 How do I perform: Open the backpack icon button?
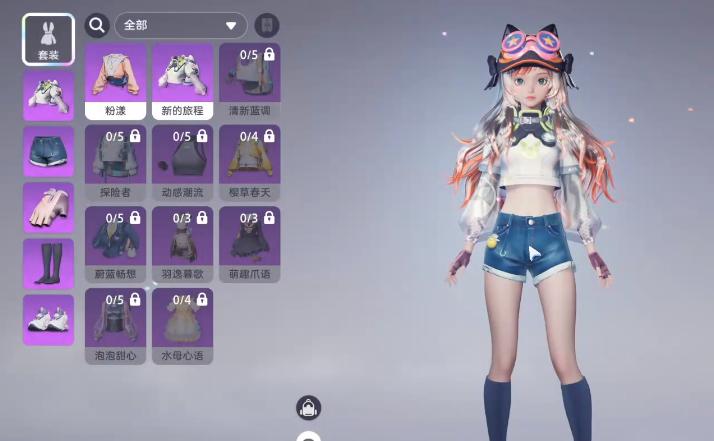coord(308,407)
